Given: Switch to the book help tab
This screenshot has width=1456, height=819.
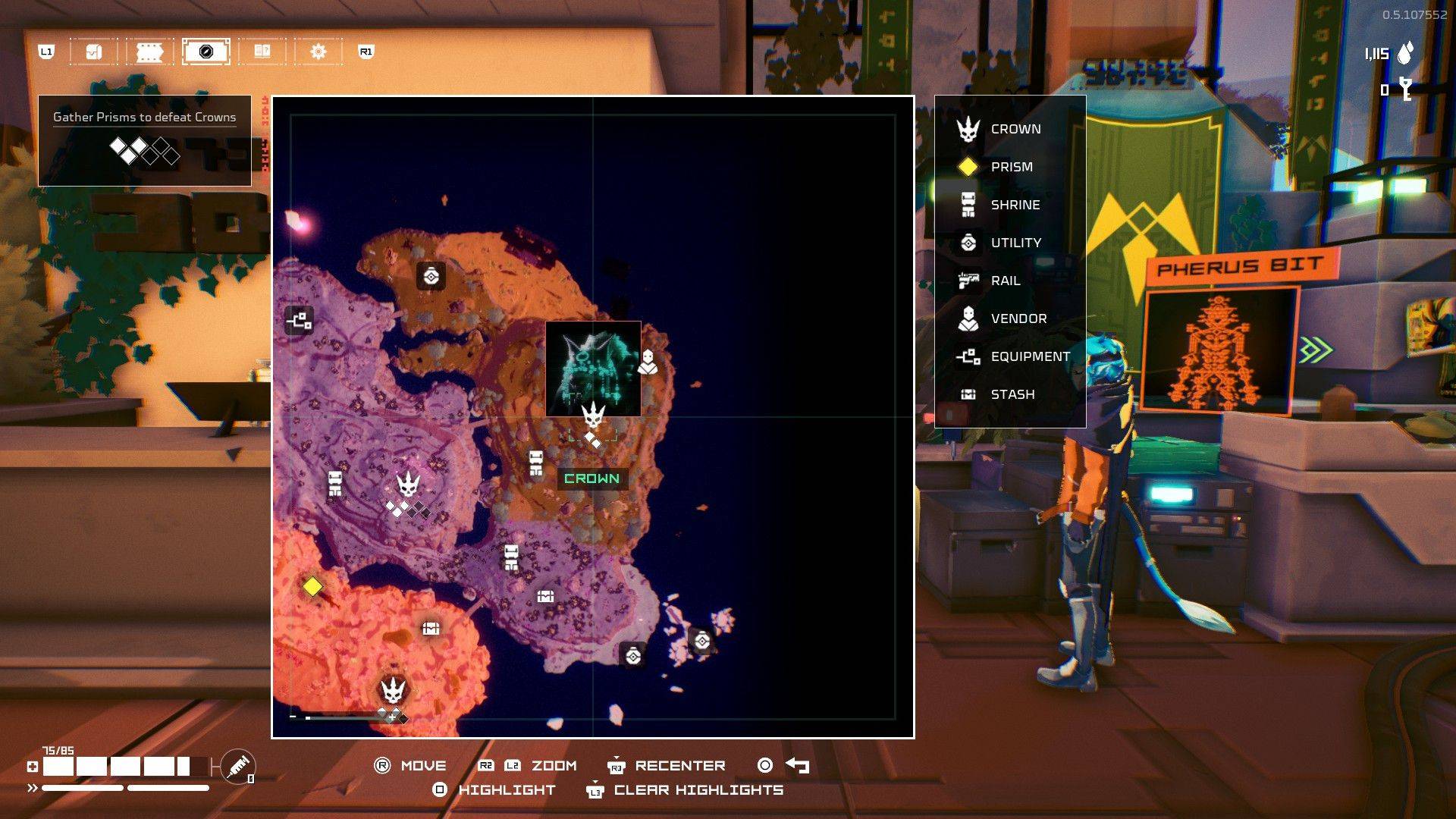Looking at the screenshot, I should (x=262, y=52).
